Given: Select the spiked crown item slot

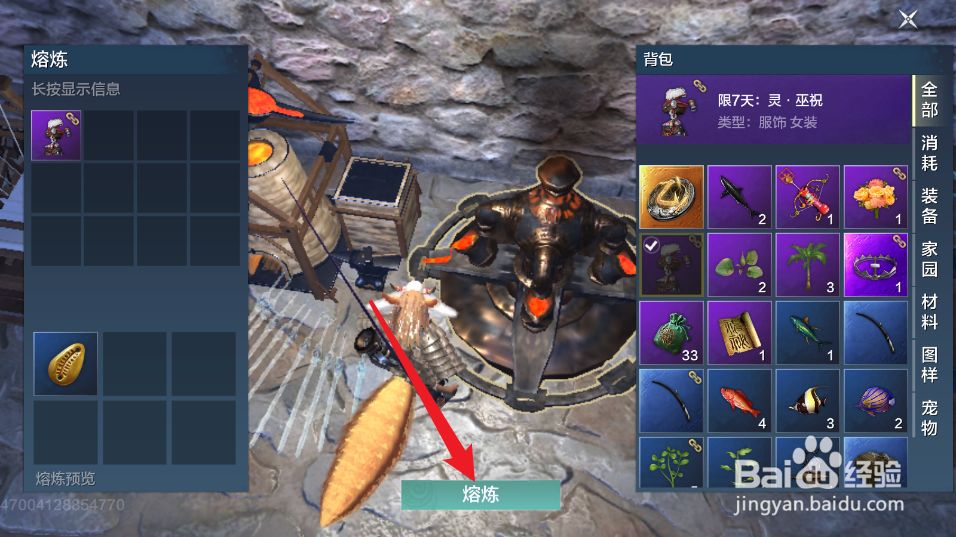Looking at the screenshot, I should coord(875,265).
